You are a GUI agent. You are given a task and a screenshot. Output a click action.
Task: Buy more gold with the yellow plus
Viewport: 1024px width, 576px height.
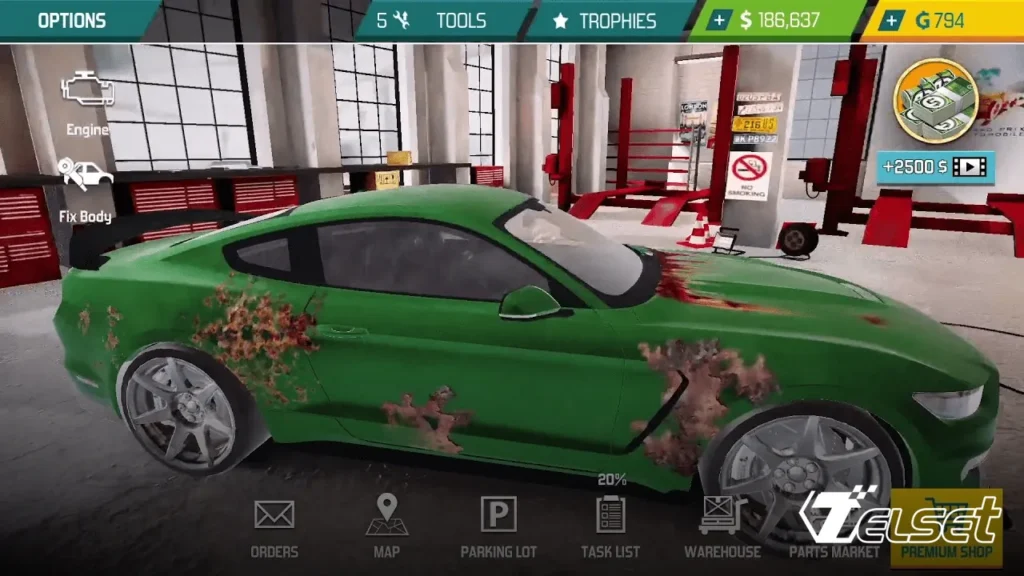tap(893, 20)
